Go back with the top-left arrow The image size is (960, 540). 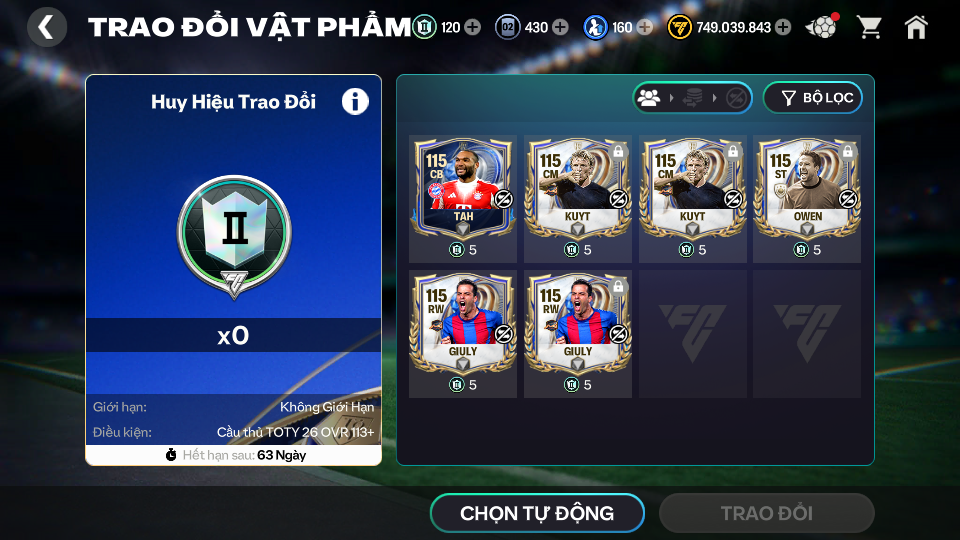click(46, 27)
